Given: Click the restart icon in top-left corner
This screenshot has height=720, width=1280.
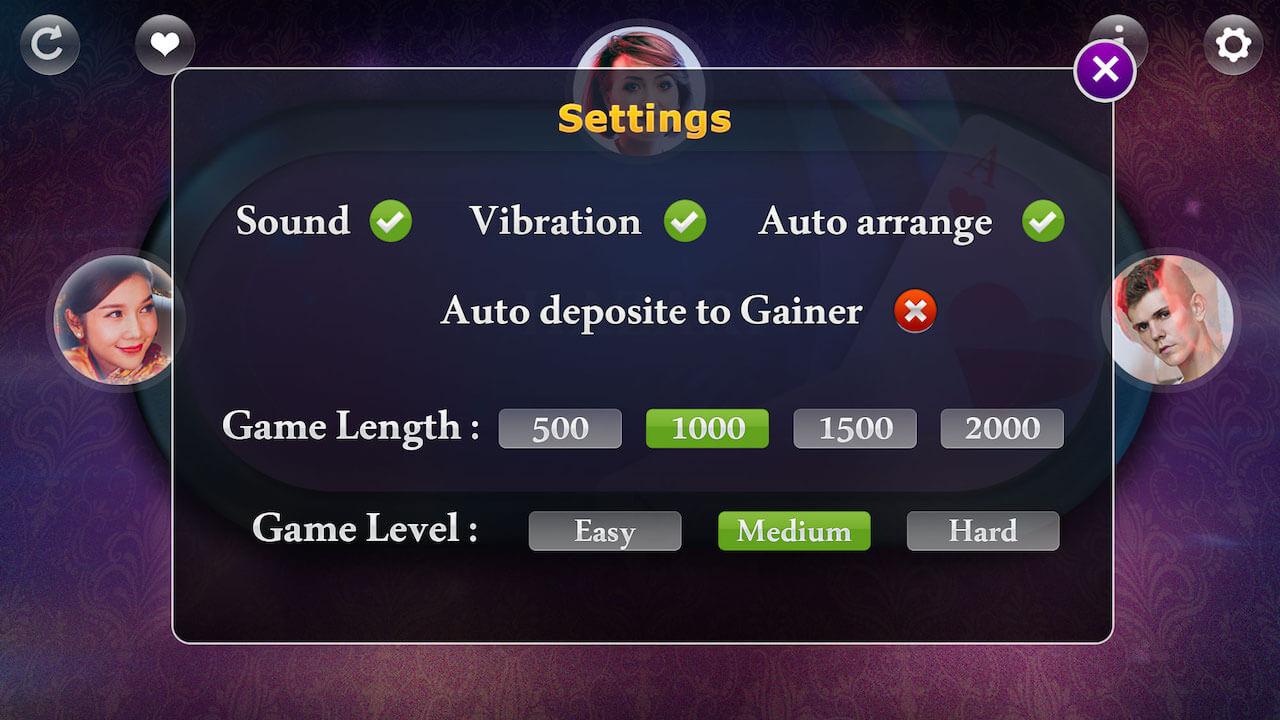Looking at the screenshot, I should tap(49, 43).
